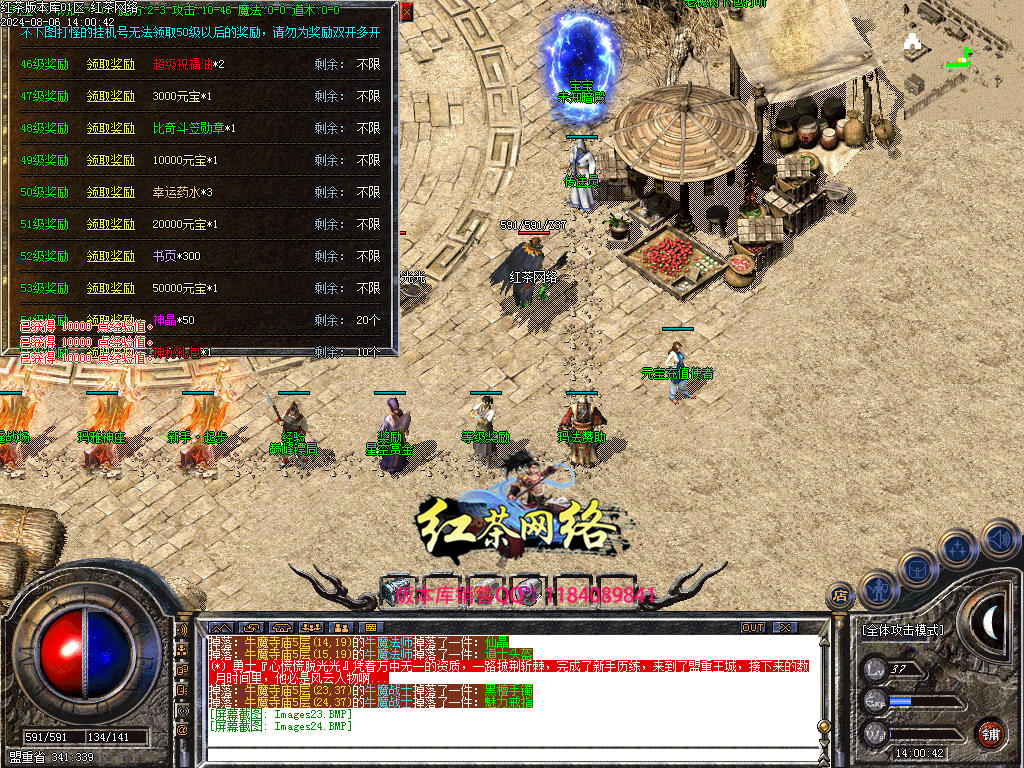Claim the level 51 reward of 20000元宝

coord(110,224)
